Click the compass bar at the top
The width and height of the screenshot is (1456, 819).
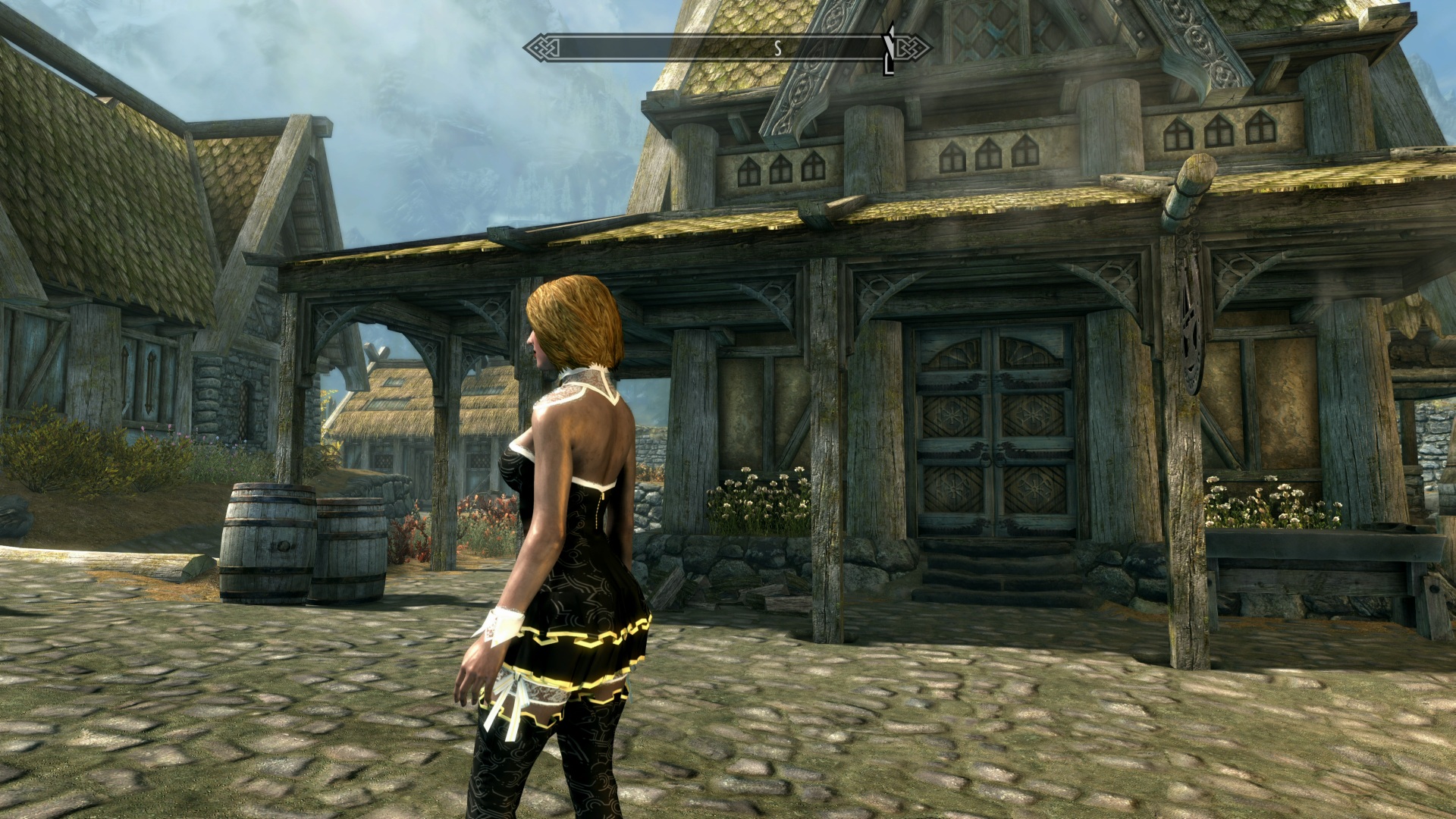(726, 49)
